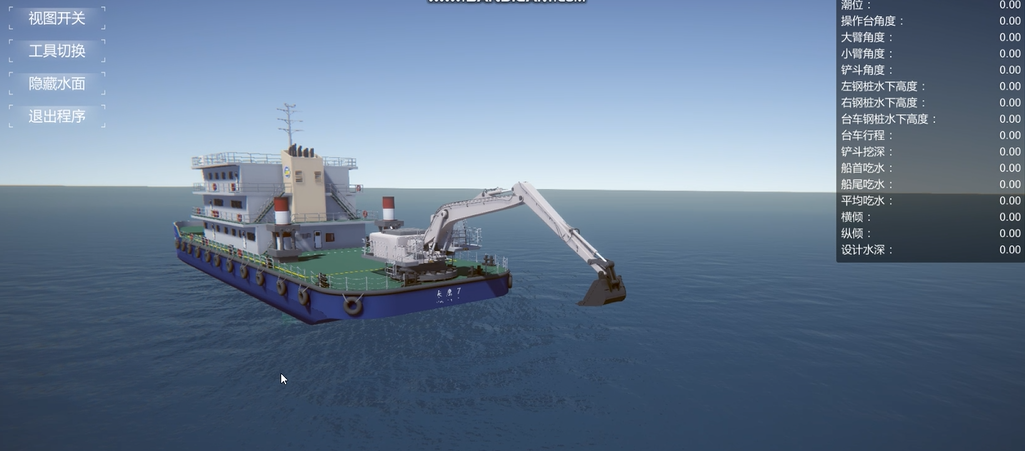Open the 视图开关 view switch button
Viewport: 1025px width, 451px height.
(57, 18)
